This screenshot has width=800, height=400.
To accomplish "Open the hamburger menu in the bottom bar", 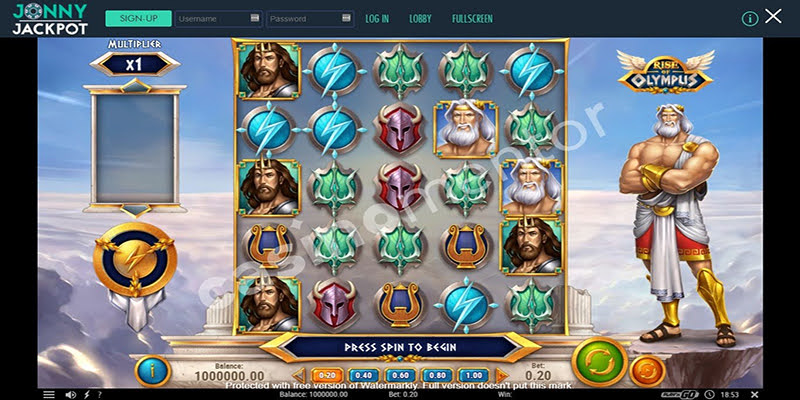I will click(x=49, y=395).
